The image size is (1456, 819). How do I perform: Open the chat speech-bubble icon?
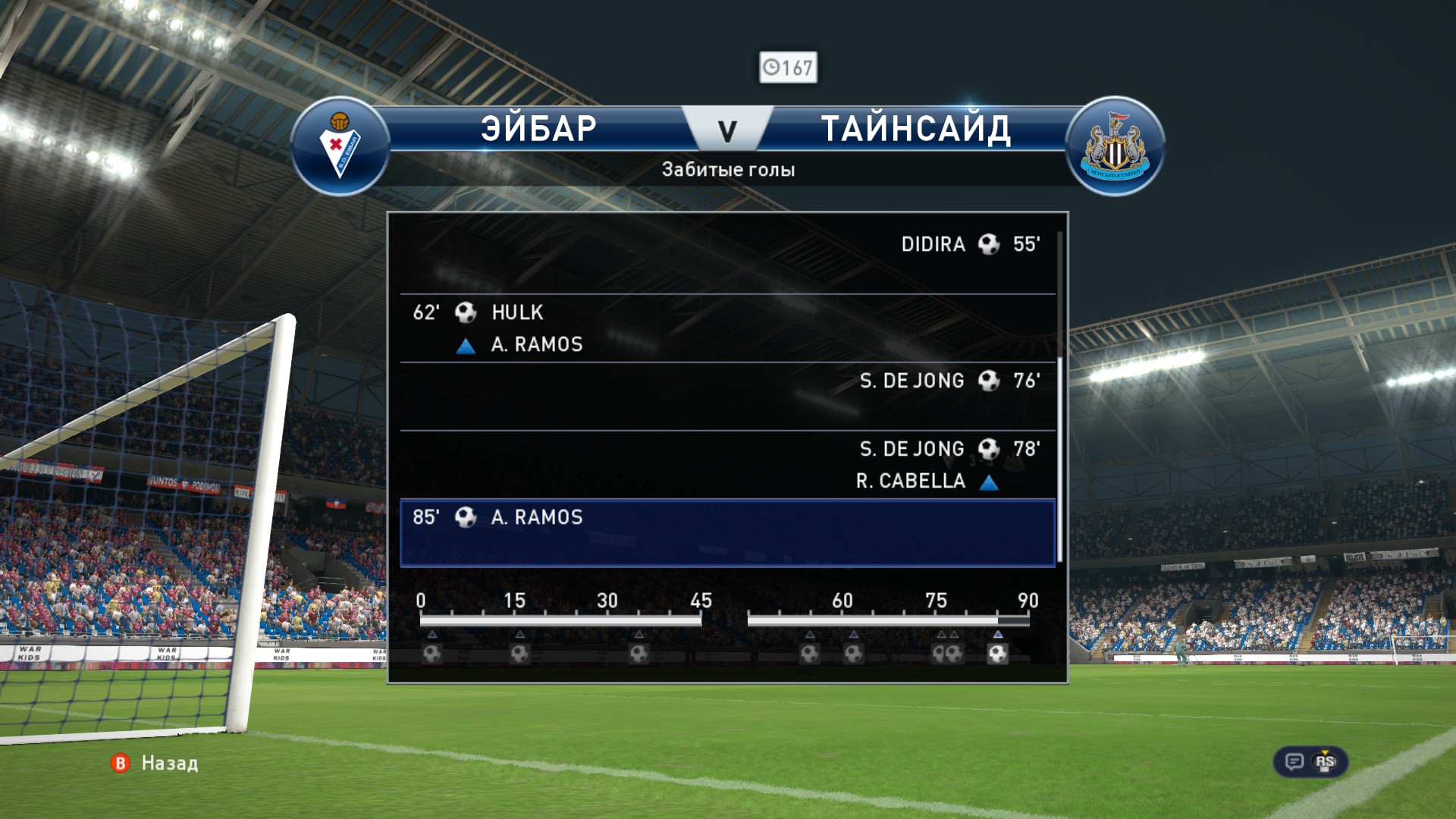click(1294, 761)
